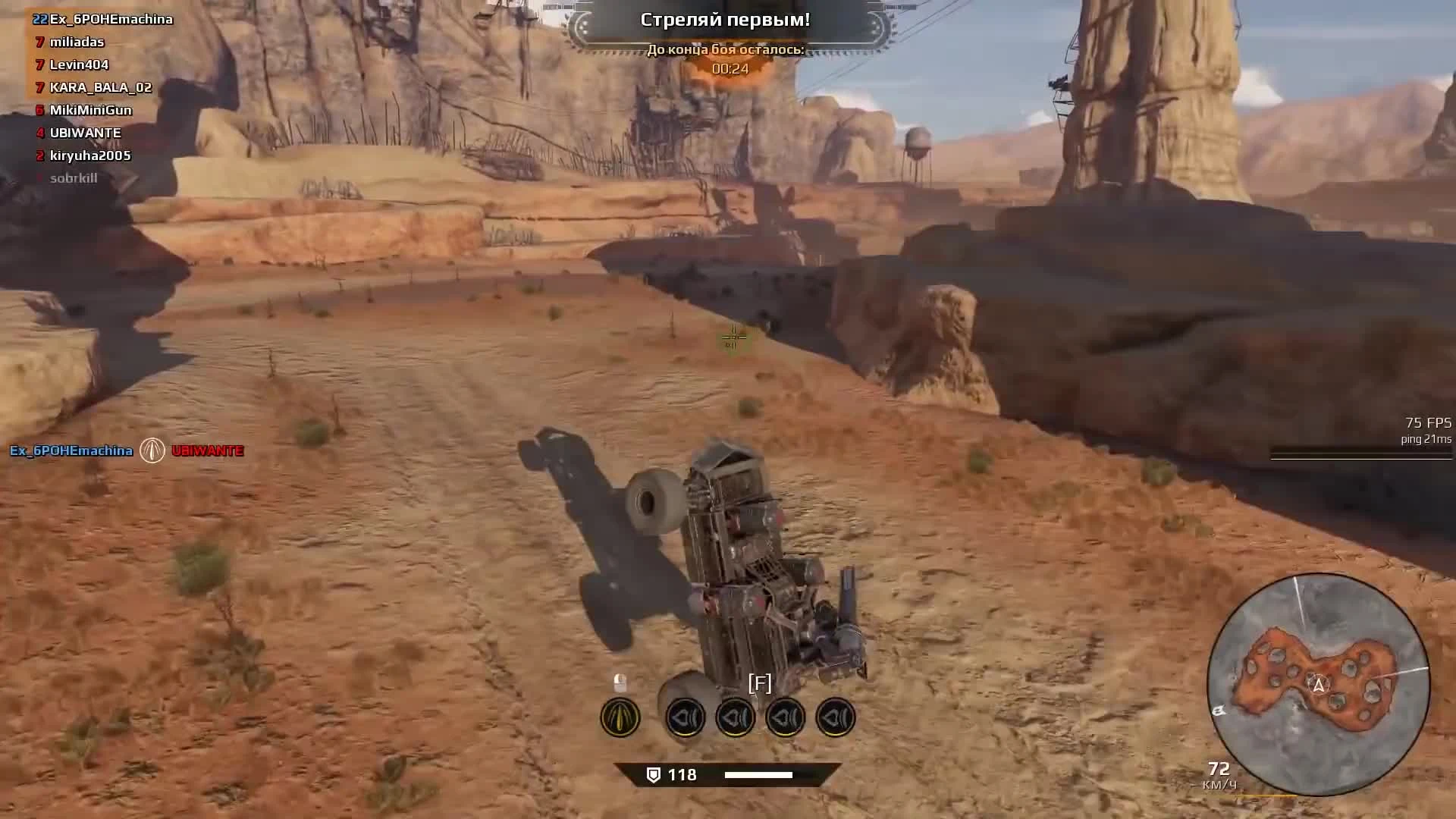The height and width of the screenshot is (819, 1456).
Task: Click the KARA_BALA_02 scoreboard entry
Action: pyautogui.click(x=99, y=87)
